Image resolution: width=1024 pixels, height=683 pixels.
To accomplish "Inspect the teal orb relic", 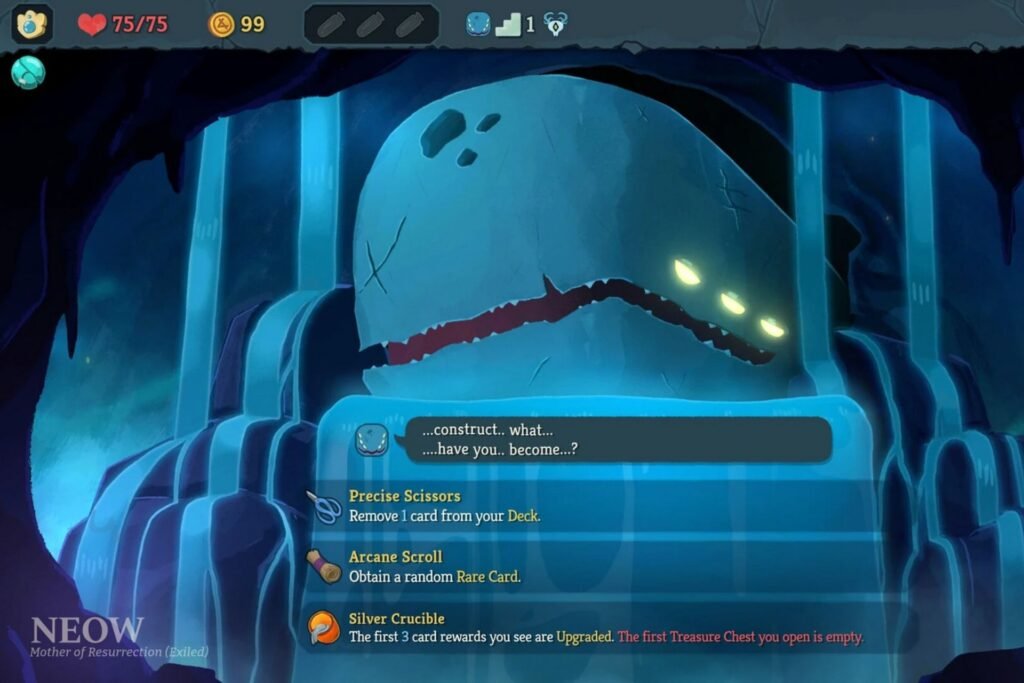I will pyautogui.click(x=28, y=72).
